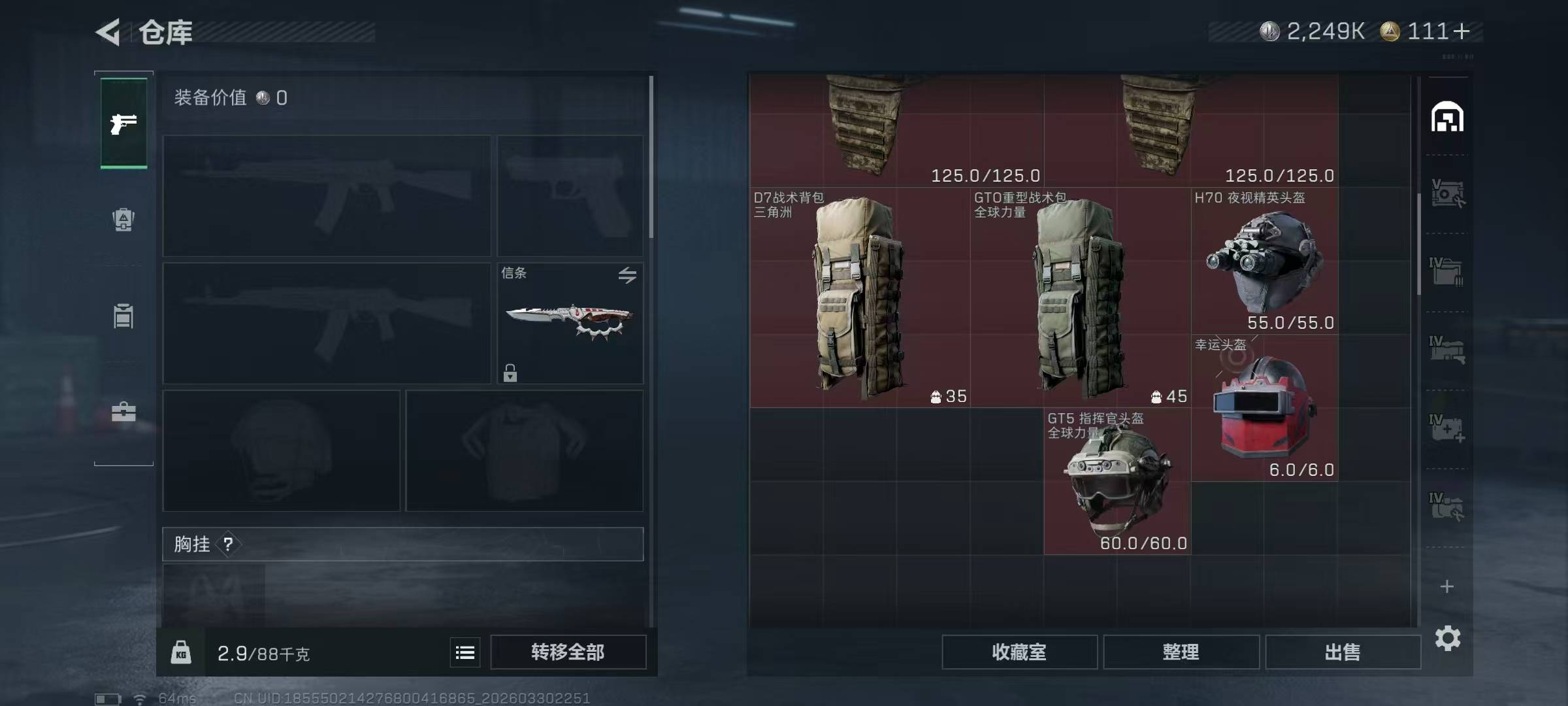Click the 转移全部 button
Image resolution: width=1568 pixels, height=706 pixels.
568,652
